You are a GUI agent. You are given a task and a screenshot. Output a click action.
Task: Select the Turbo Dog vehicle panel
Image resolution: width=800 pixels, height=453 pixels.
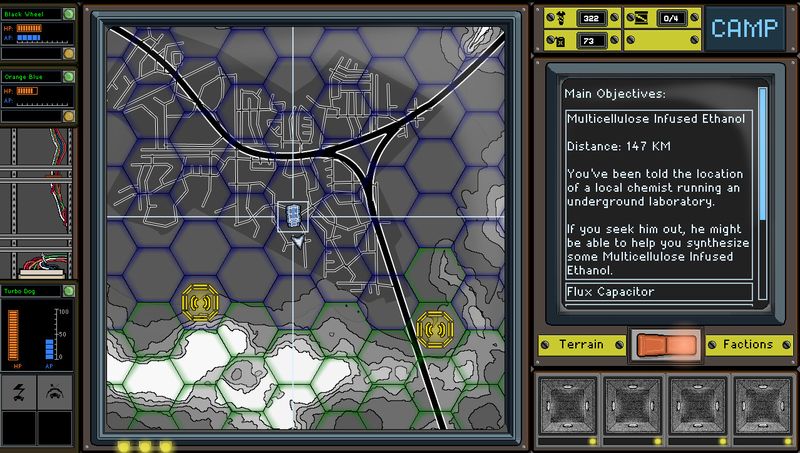(31, 330)
